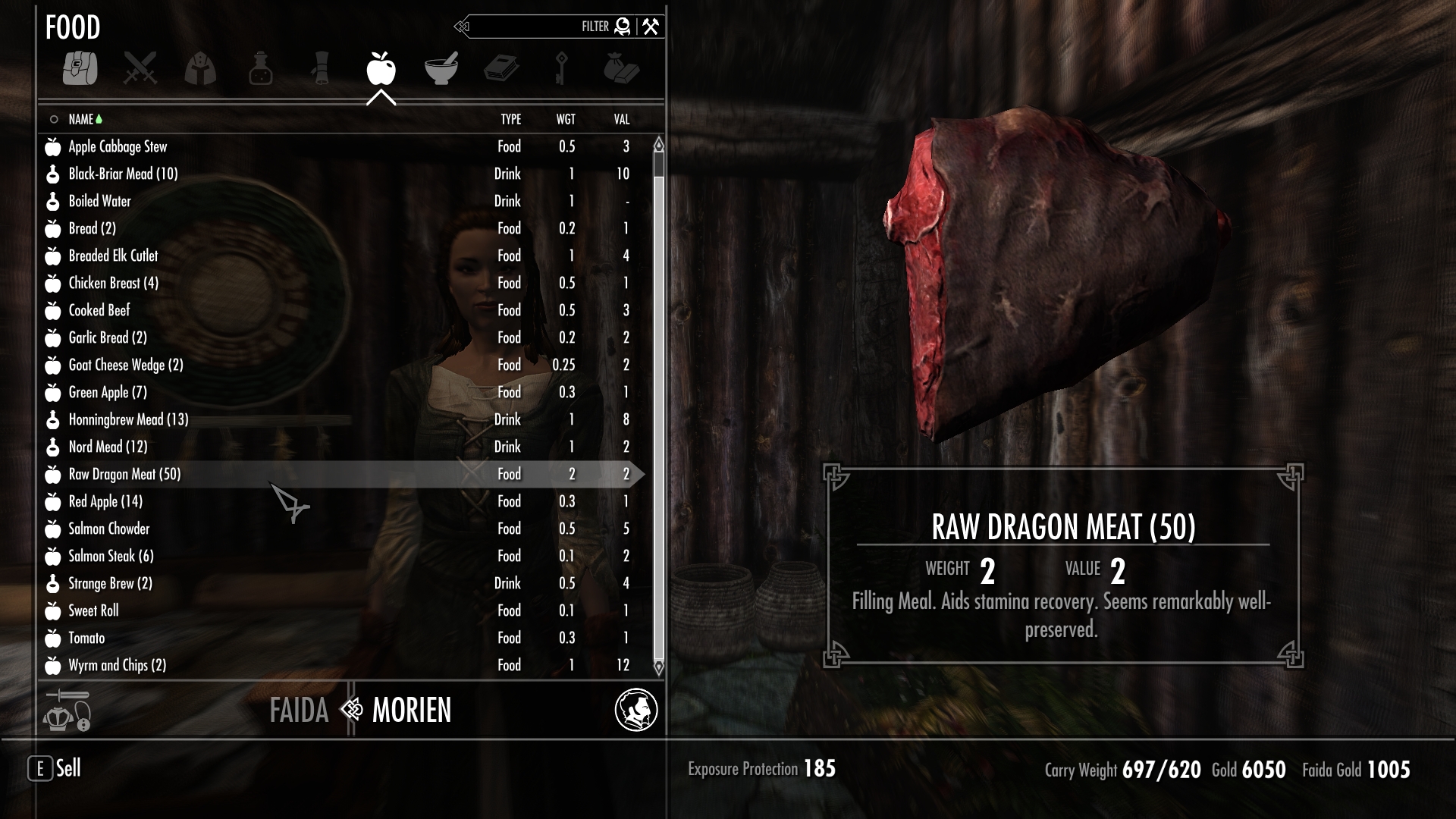Screen dimensions: 1456x819
Task: Show the potions category tab
Action: [x=260, y=68]
